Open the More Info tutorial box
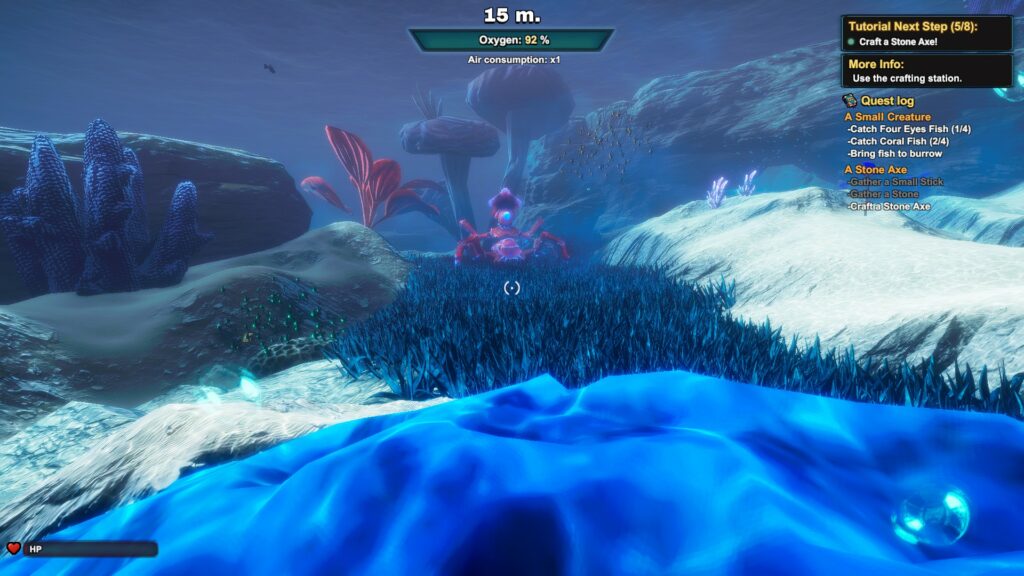 [x=927, y=71]
